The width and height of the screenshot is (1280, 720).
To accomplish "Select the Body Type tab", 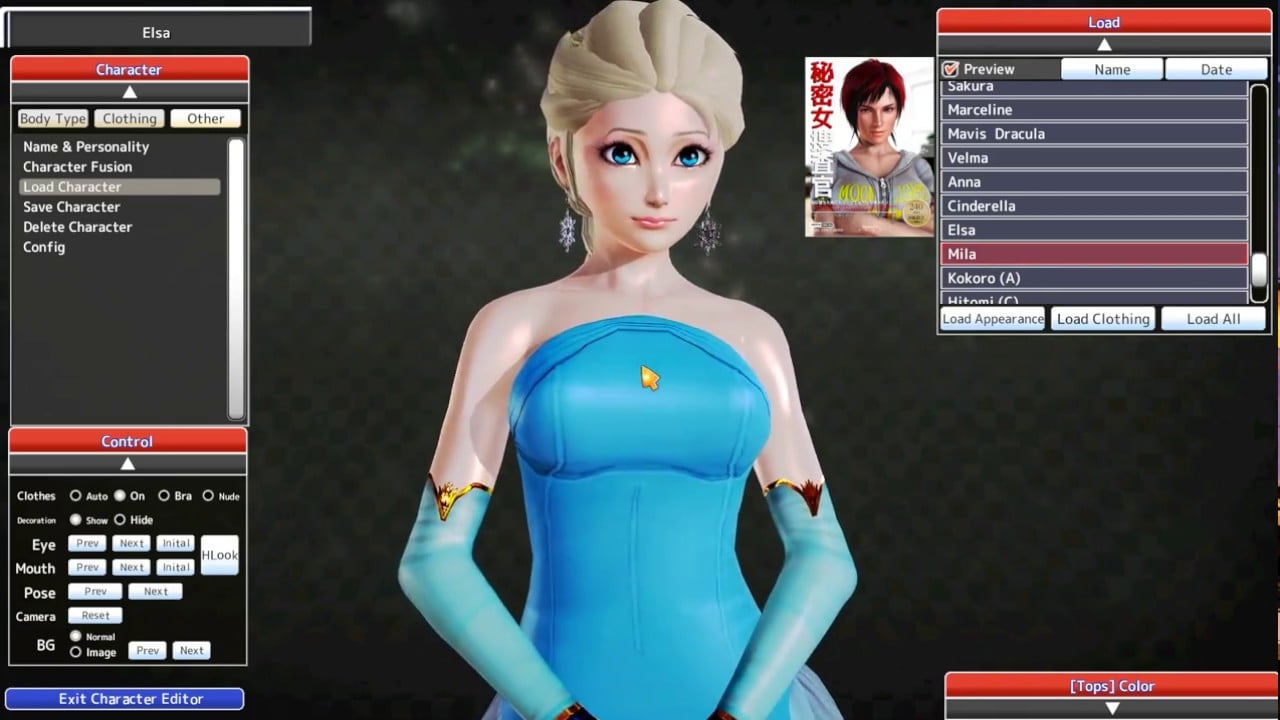I will click(x=52, y=118).
